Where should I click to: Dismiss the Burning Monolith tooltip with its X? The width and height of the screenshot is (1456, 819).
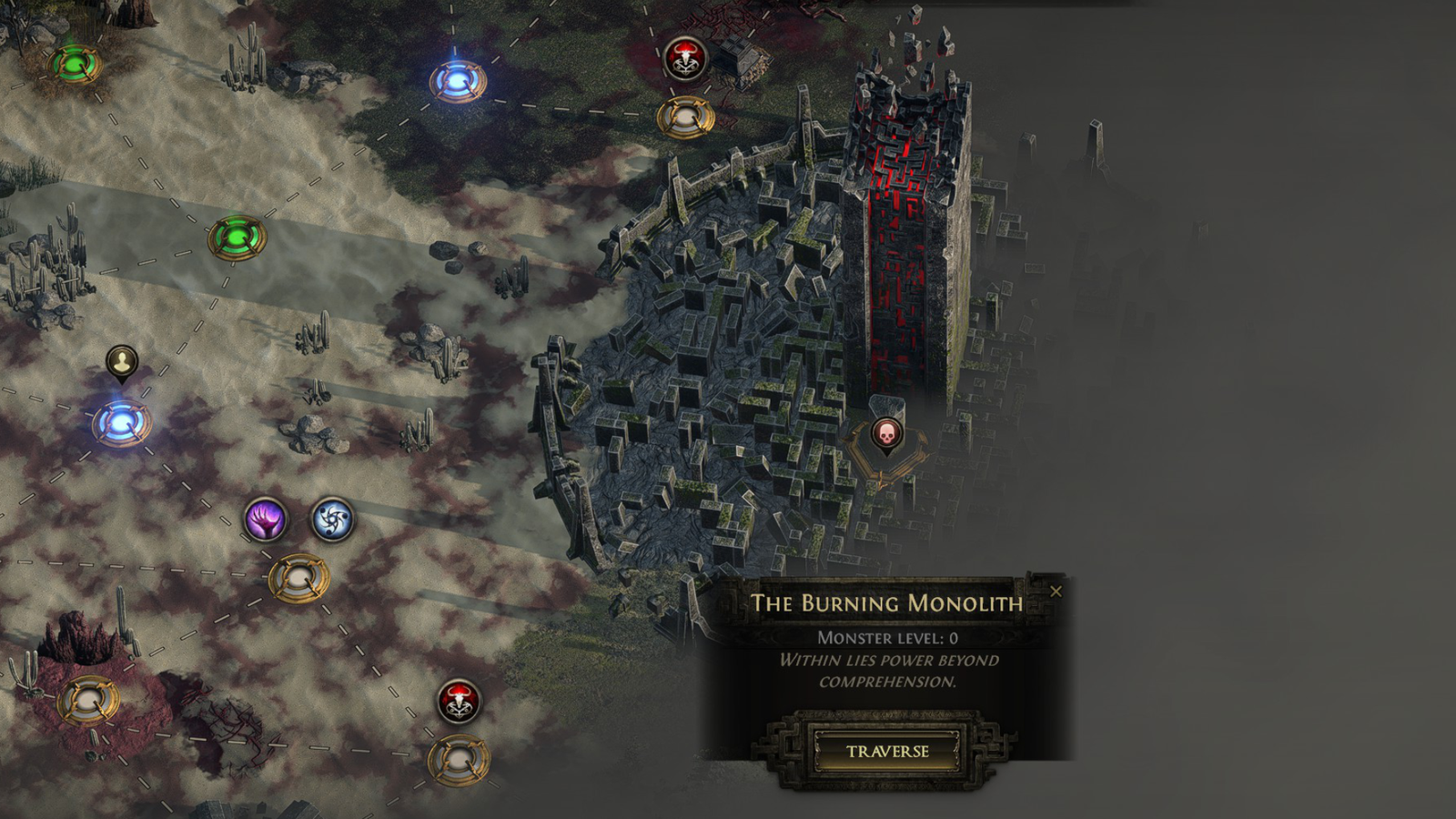[x=1056, y=591]
